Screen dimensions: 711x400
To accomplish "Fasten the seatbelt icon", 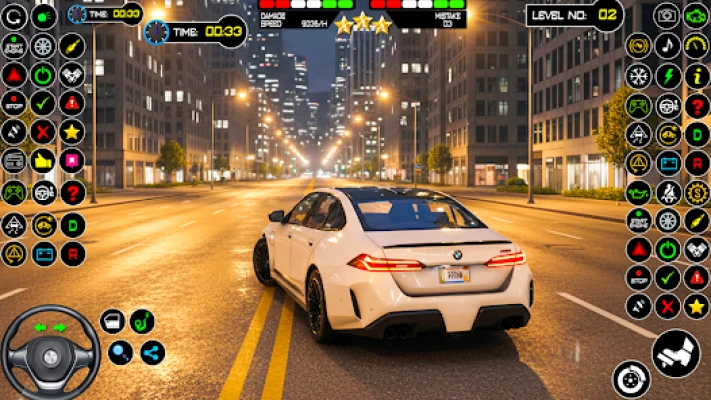I will (667, 192).
